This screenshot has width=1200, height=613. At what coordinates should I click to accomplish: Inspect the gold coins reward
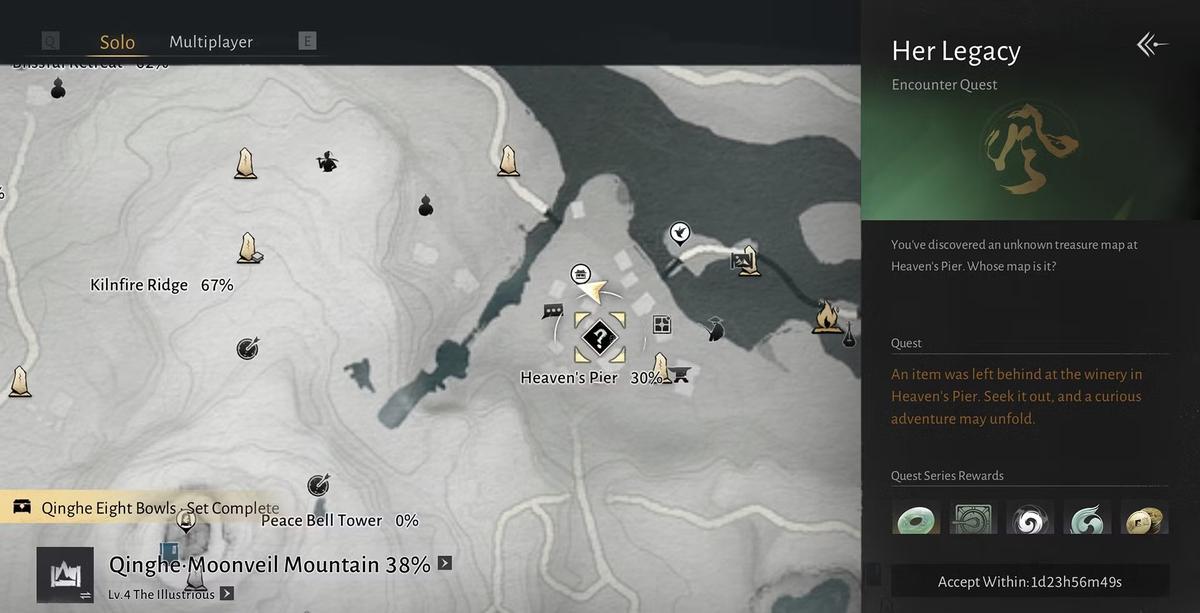coord(1144,517)
